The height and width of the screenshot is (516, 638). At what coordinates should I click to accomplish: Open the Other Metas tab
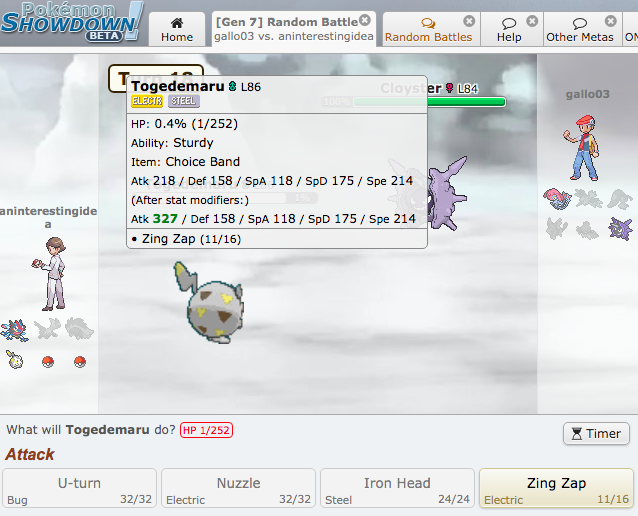point(575,30)
